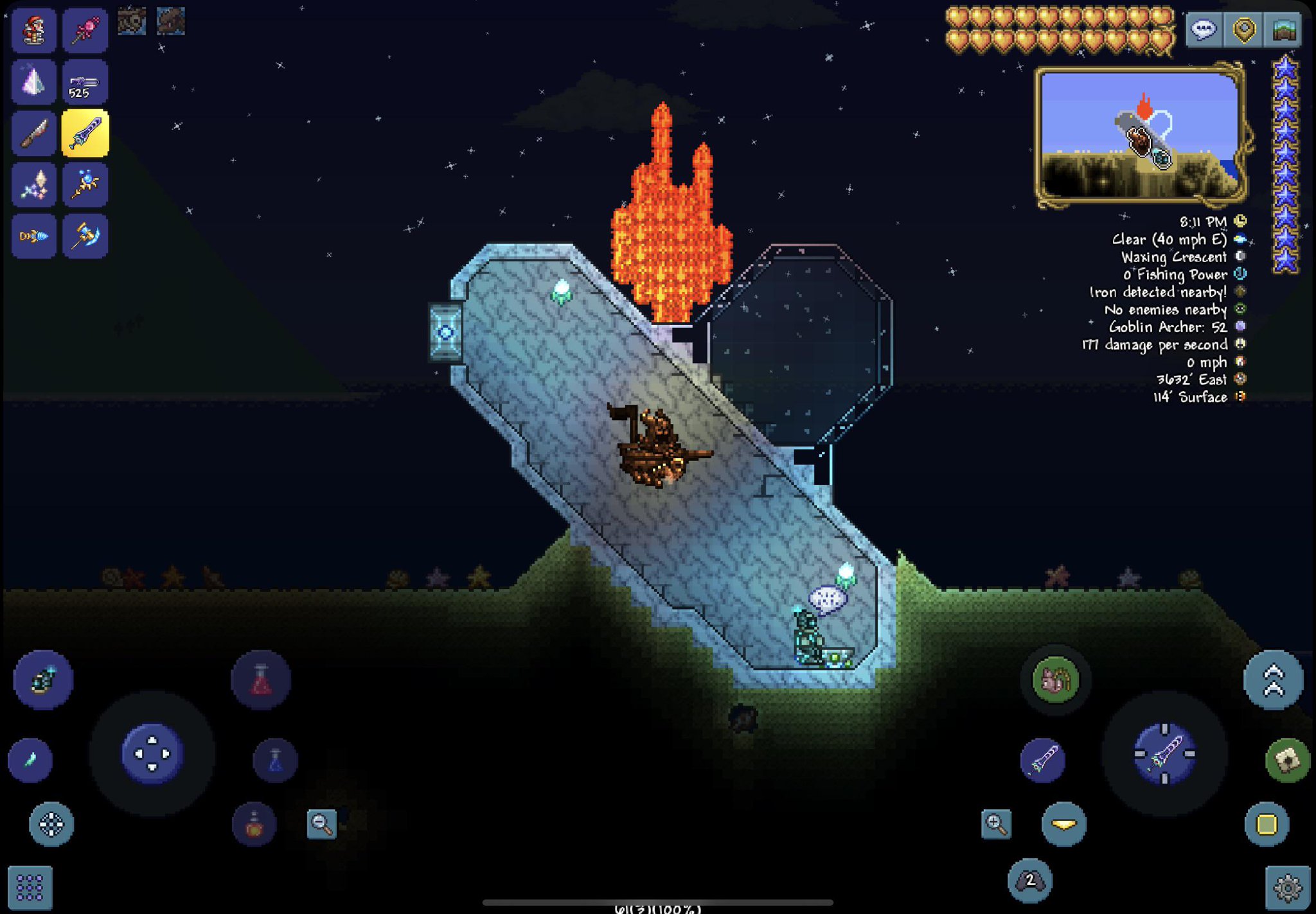Toggle the bunny mount button
Viewport: 1316px width, 914px height.
tap(1055, 680)
